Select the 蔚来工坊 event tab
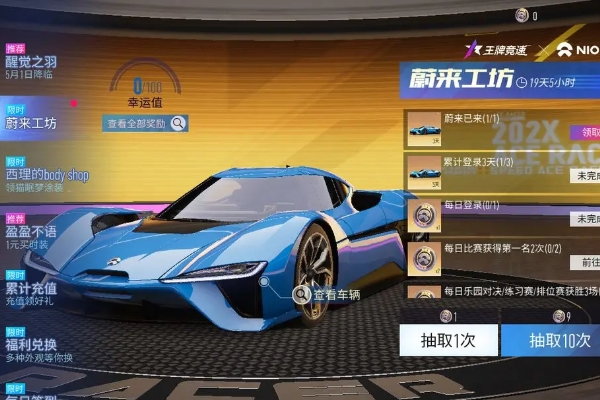The image size is (600, 400). click(x=32, y=123)
